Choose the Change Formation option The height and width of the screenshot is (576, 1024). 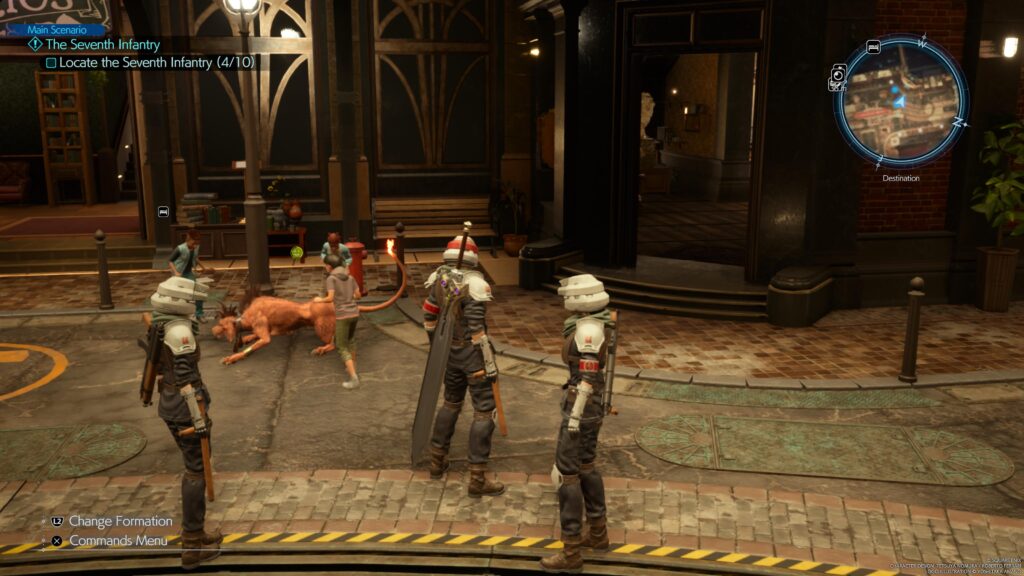pos(120,521)
